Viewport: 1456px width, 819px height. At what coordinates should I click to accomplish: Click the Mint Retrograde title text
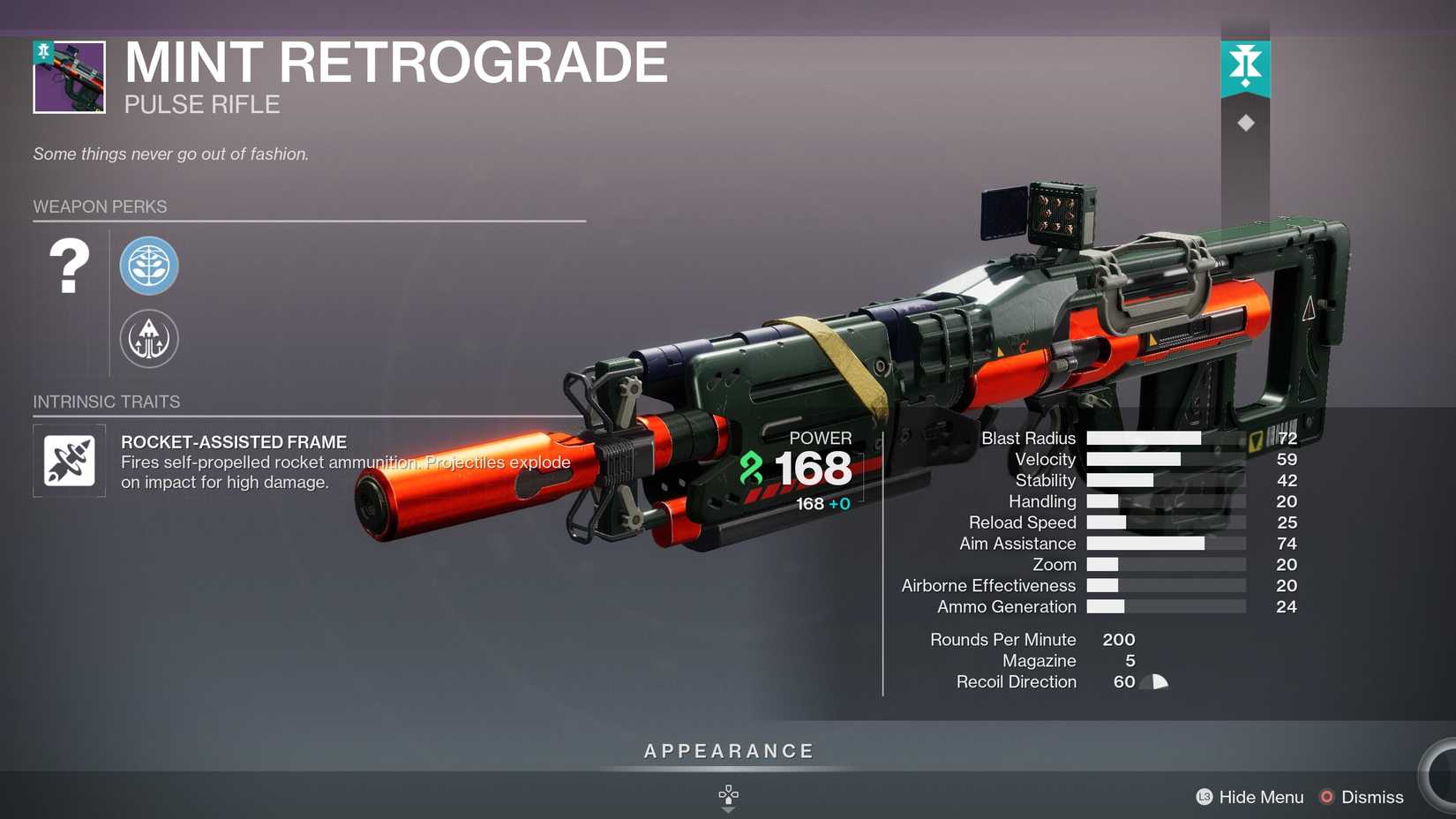tap(394, 62)
